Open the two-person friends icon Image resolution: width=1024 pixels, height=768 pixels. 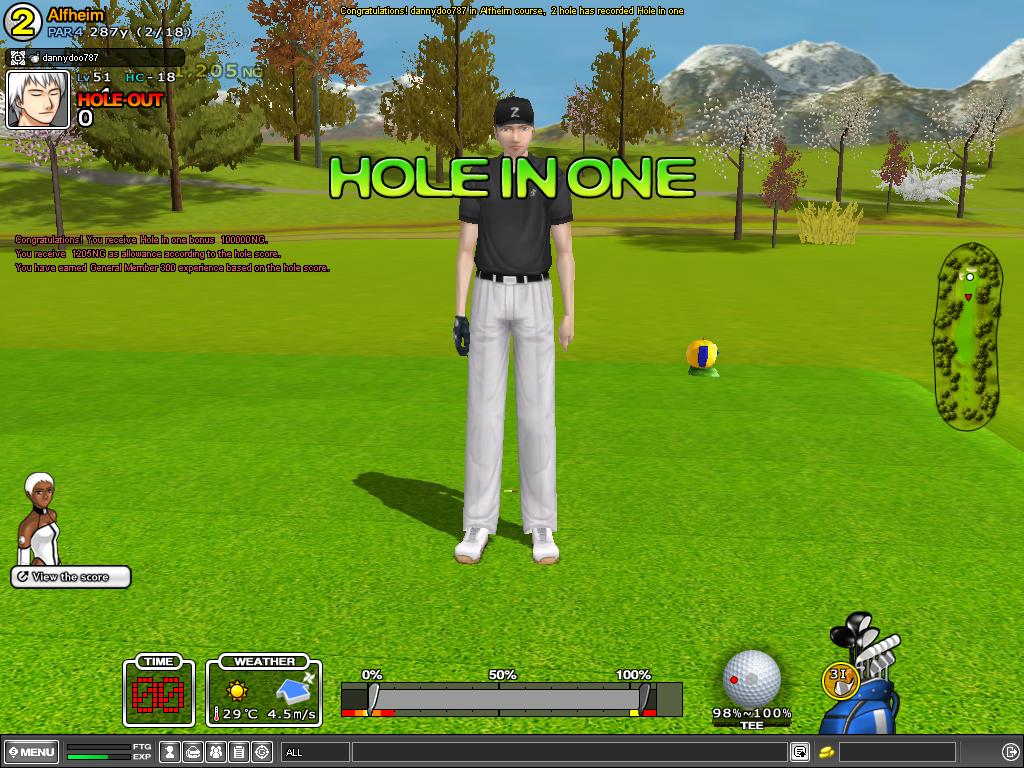coord(216,752)
